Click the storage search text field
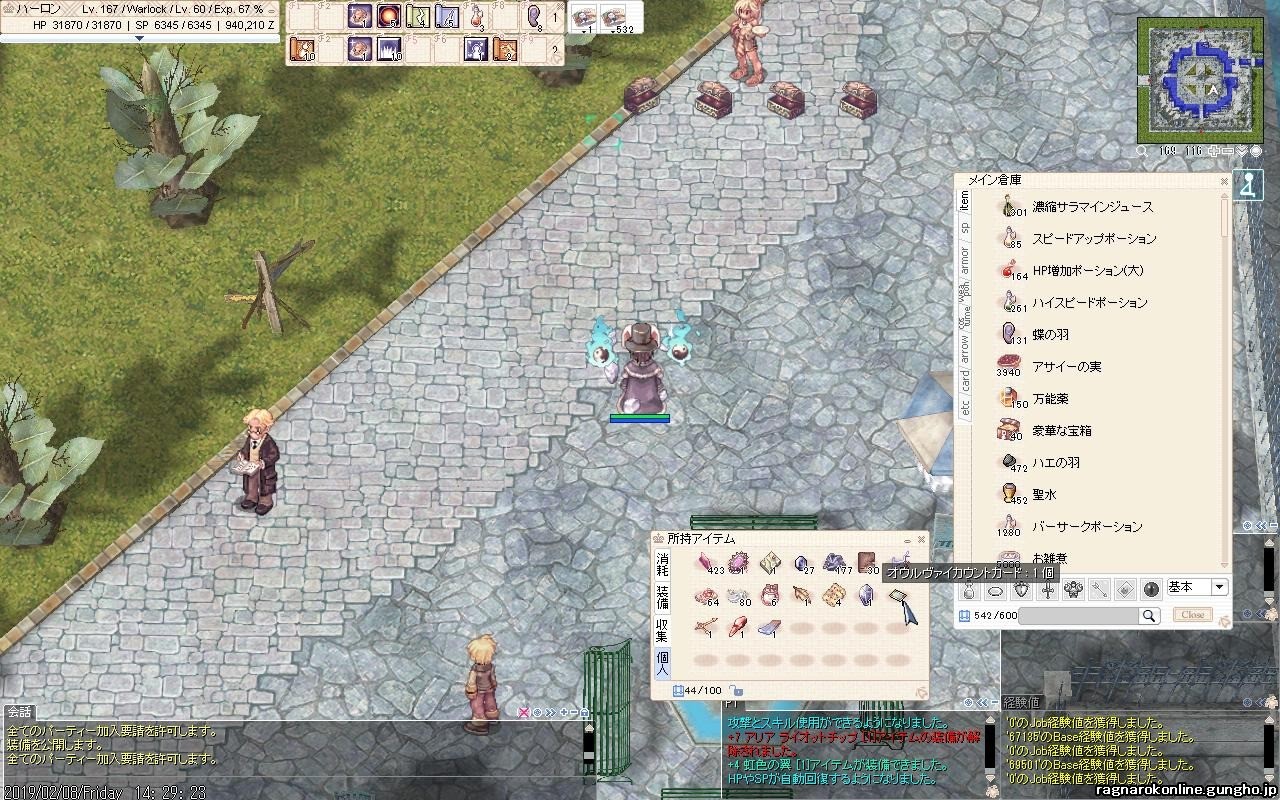Viewport: 1280px width, 800px height. (1079, 617)
